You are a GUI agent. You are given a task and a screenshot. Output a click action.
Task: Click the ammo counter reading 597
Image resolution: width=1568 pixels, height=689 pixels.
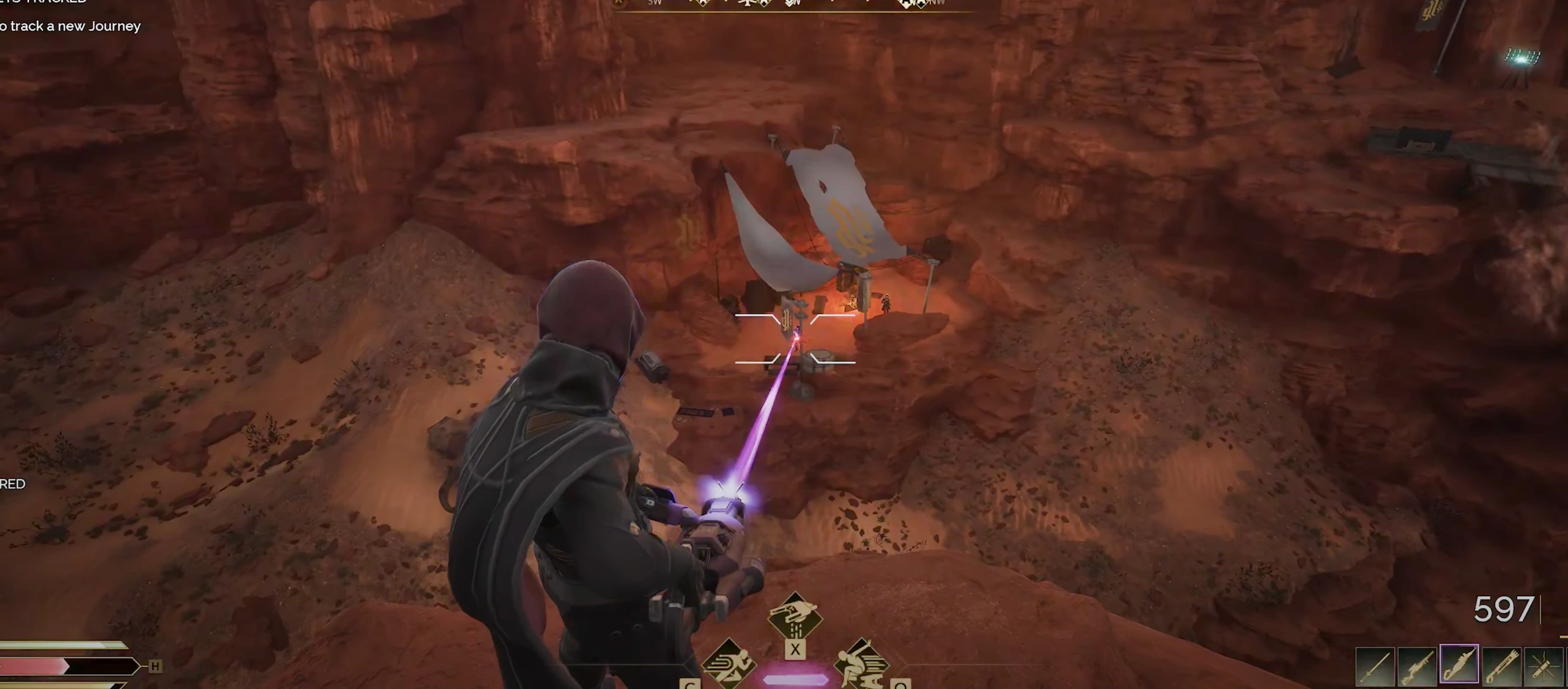pyautogui.click(x=1505, y=609)
